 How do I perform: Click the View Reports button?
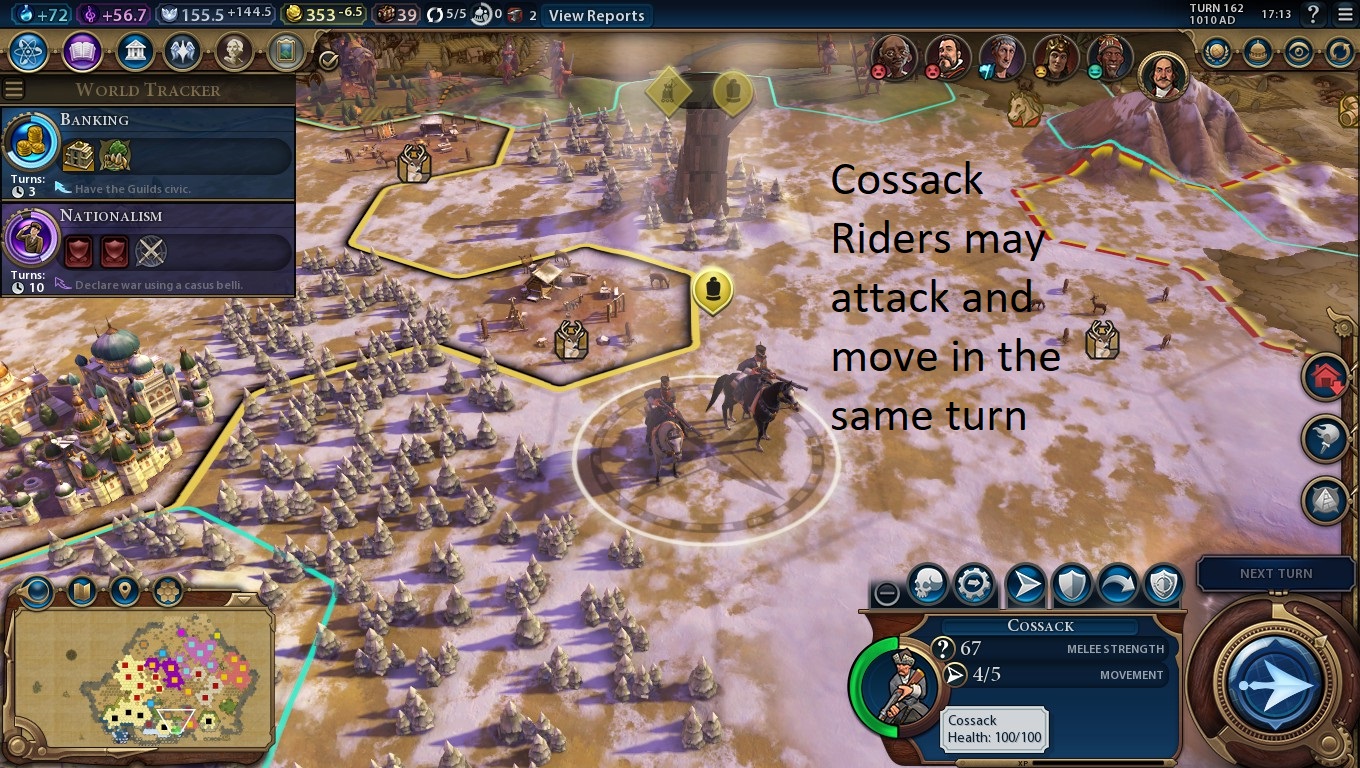coord(595,15)
